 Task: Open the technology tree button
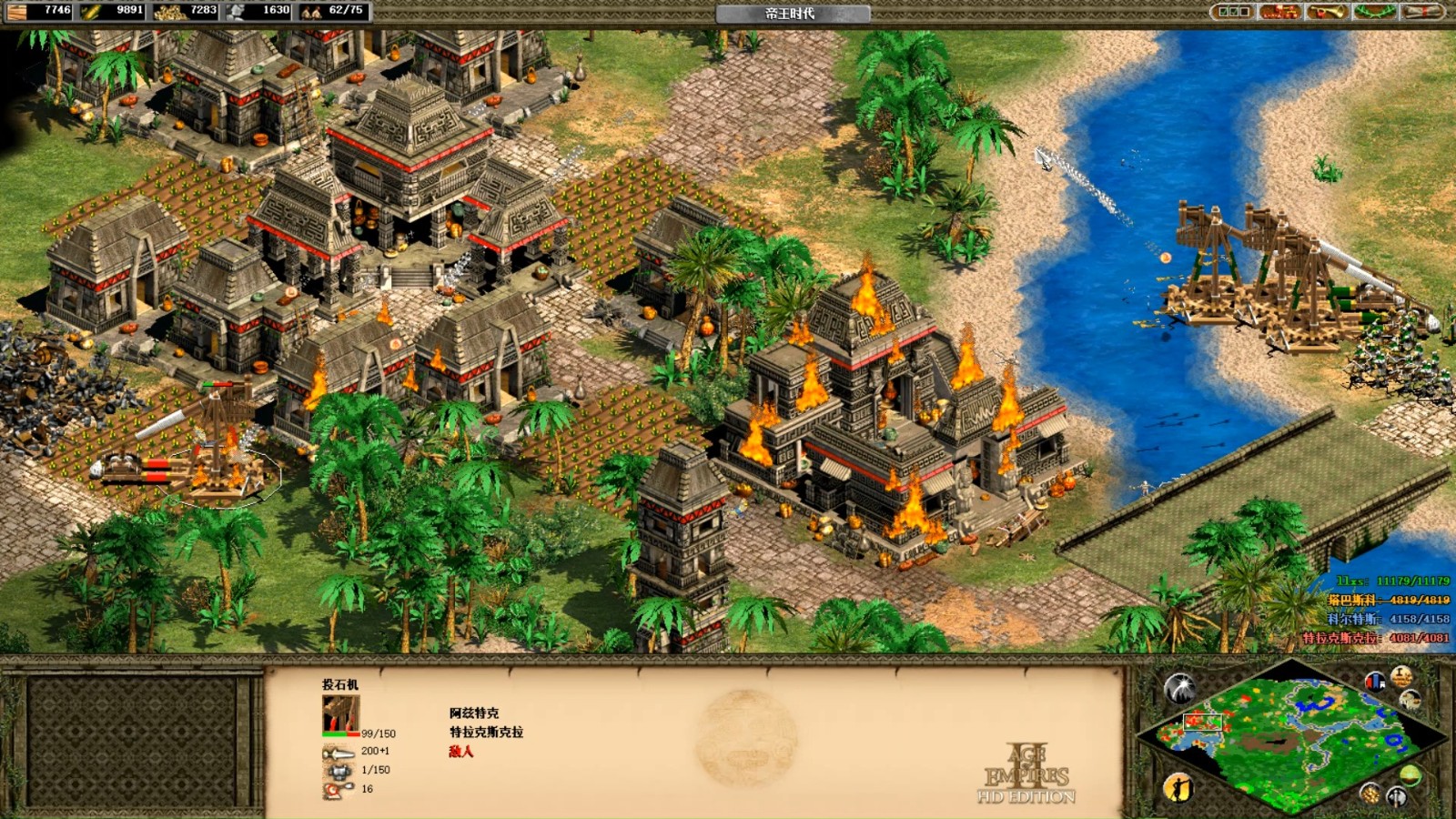[1279, 12]
